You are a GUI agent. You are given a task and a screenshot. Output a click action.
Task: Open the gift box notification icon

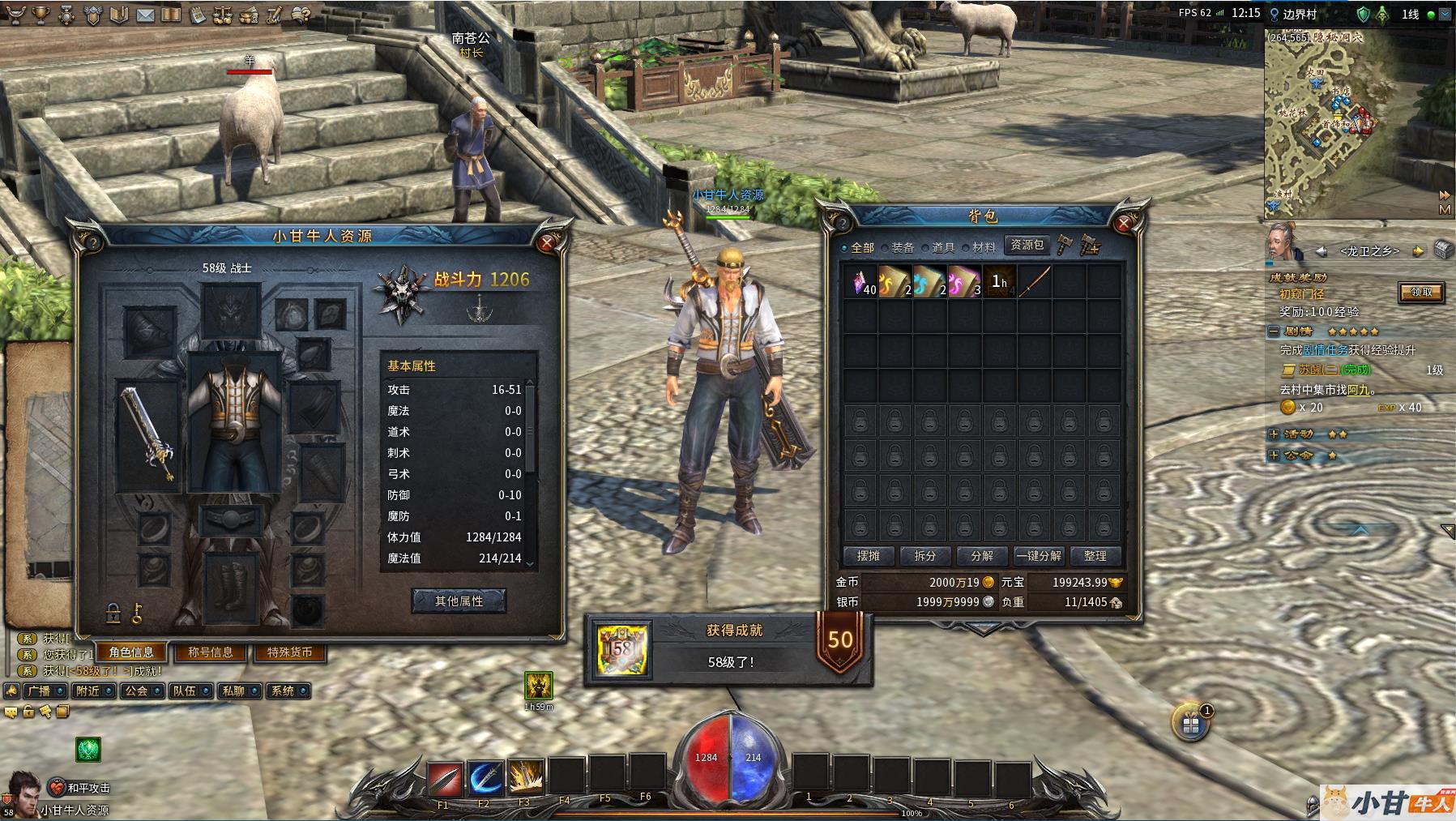click(x=1190, y=725)
